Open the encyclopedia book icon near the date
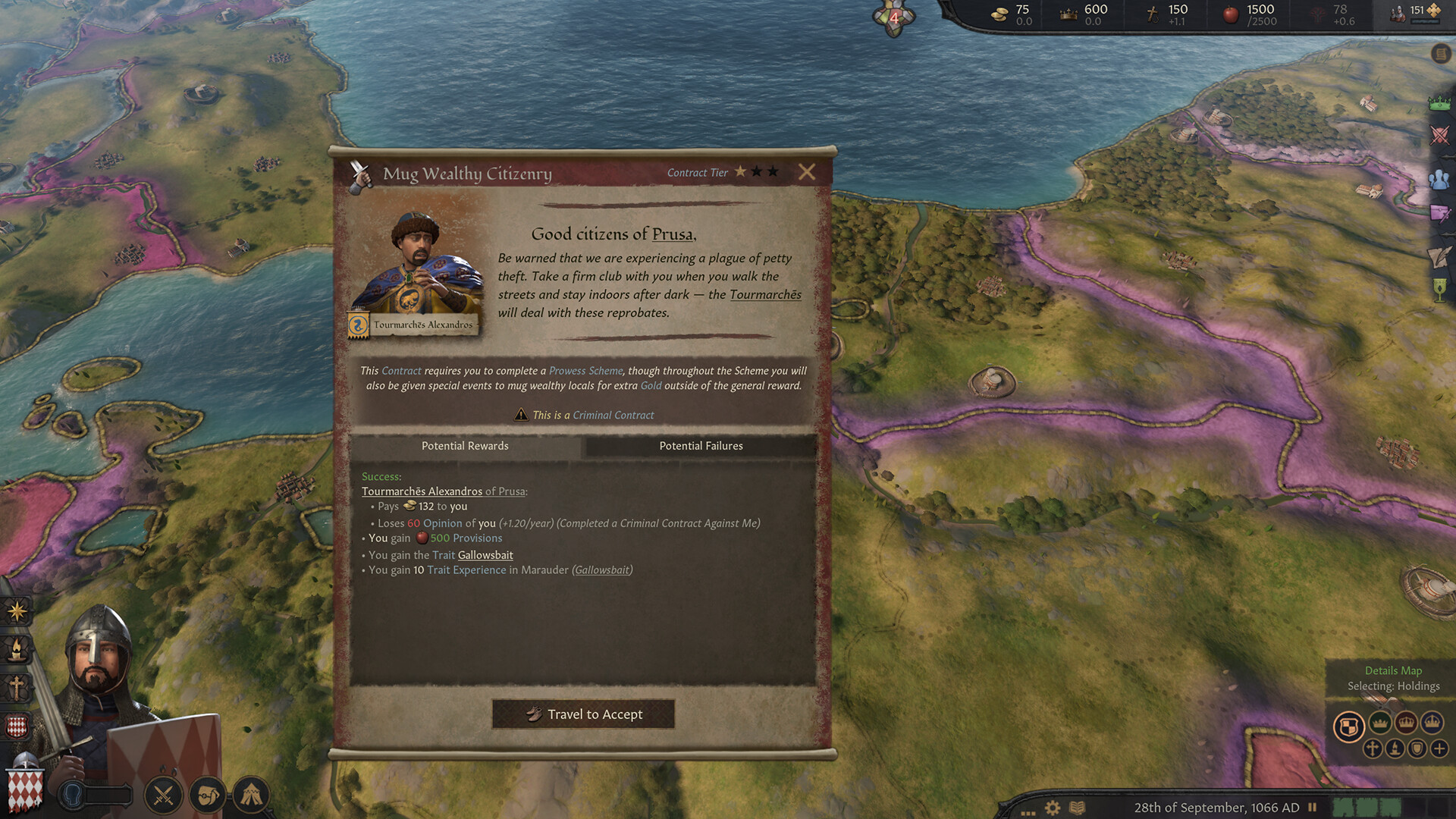This screenshot has height=819, width=1456. [1078, 807]
